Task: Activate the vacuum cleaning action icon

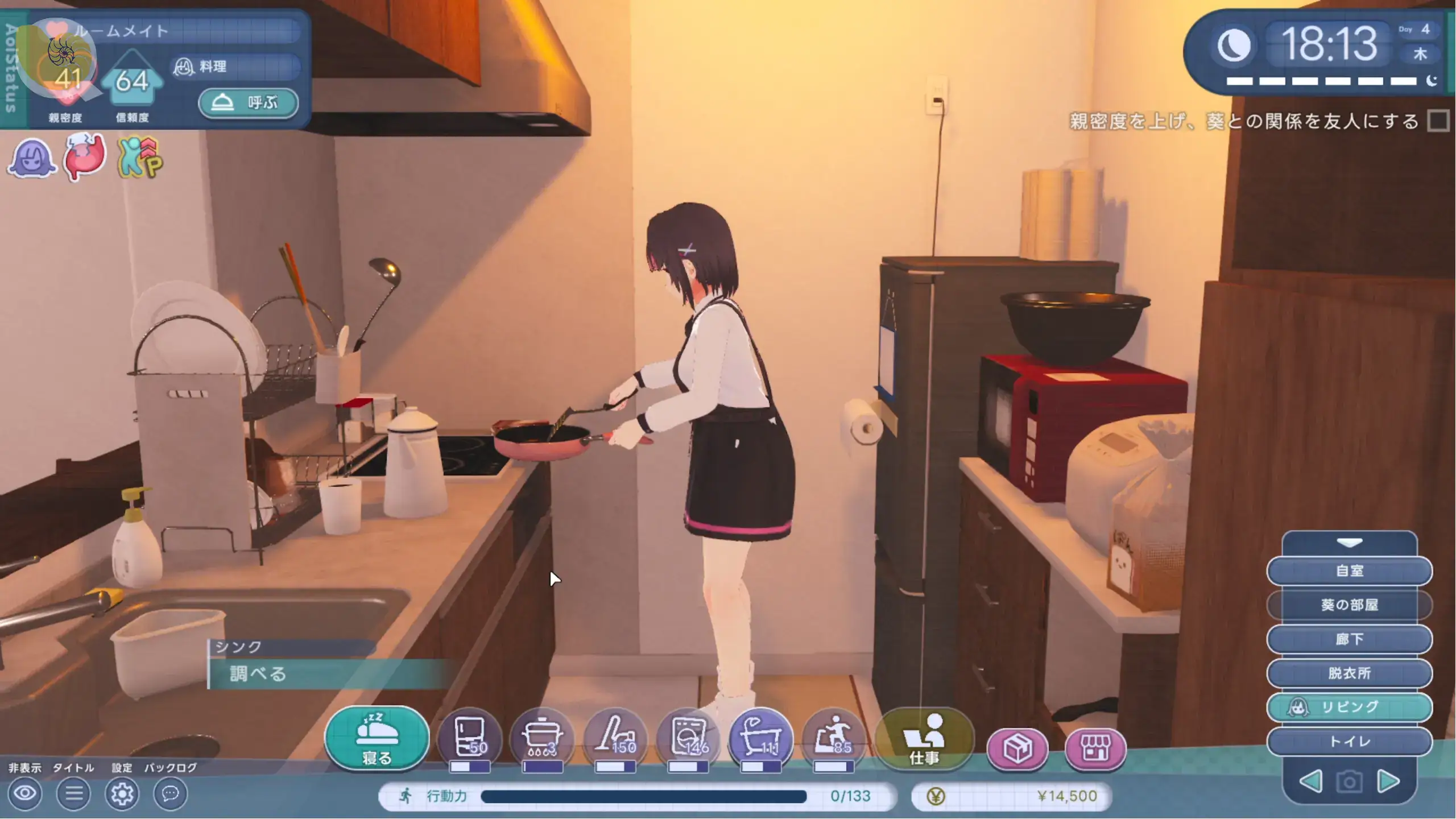Action: (x=615, y=738)
